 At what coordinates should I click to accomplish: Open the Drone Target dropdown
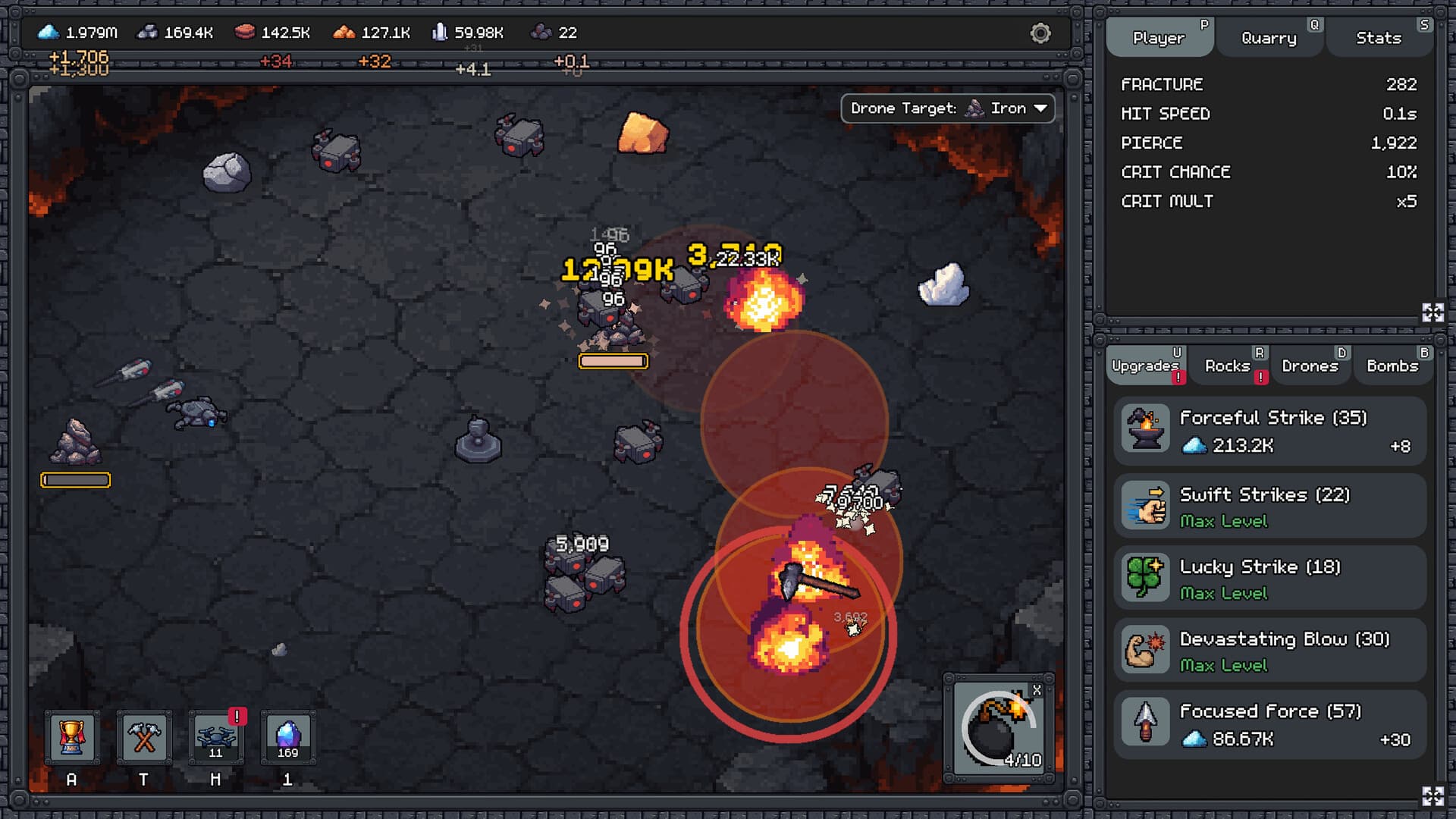948,108
